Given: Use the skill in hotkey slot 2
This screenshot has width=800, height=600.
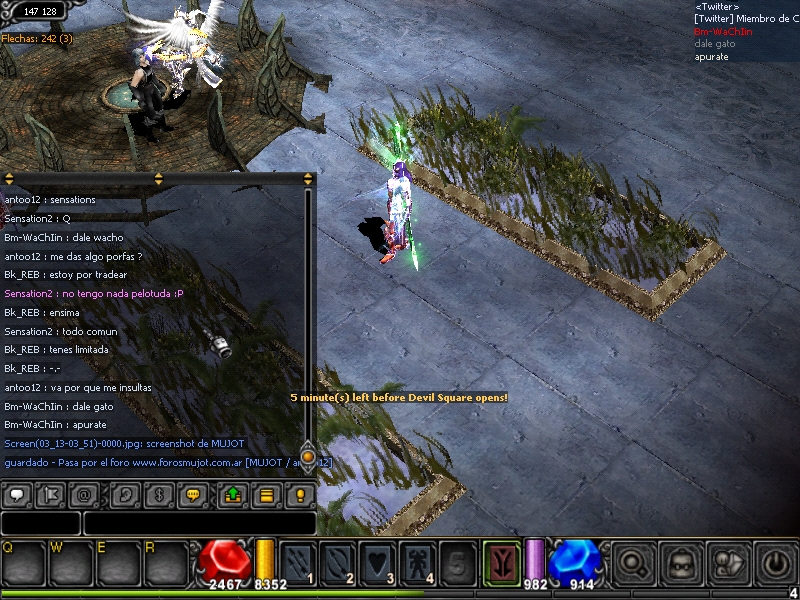Looking at the screenshot, I should (x=339, y=561).
